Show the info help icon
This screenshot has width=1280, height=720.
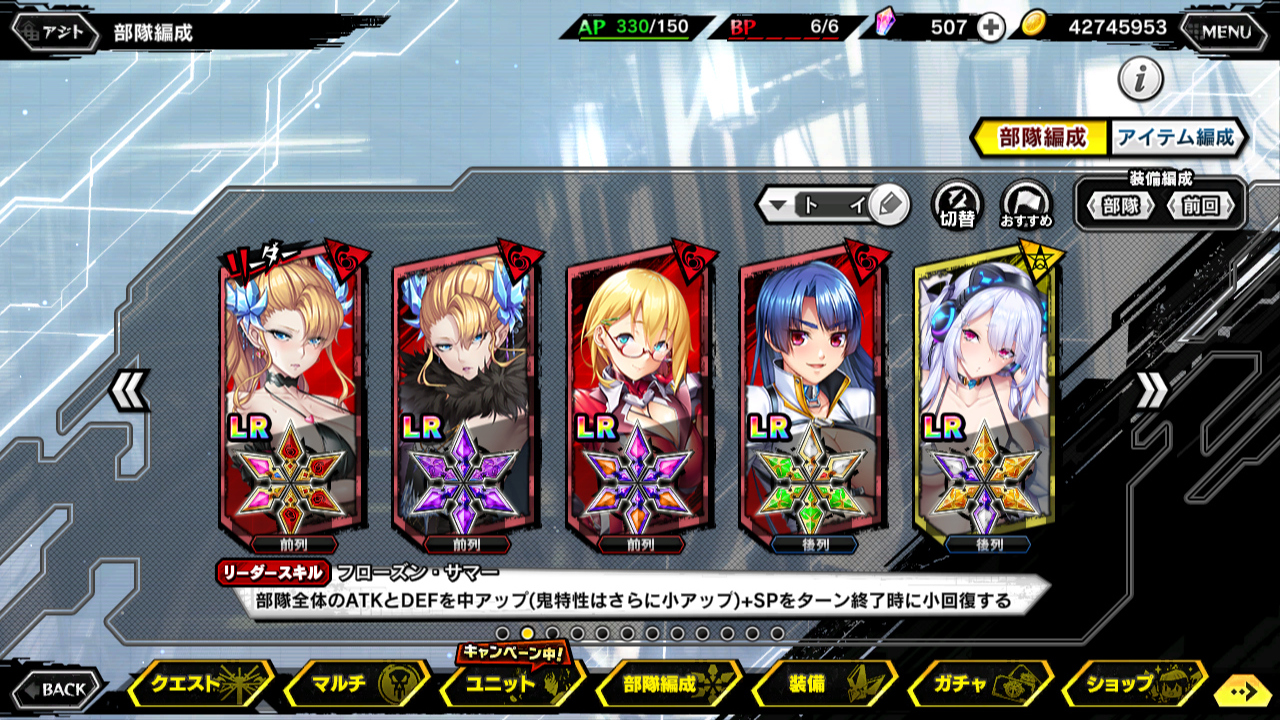tap(1140, 79)
